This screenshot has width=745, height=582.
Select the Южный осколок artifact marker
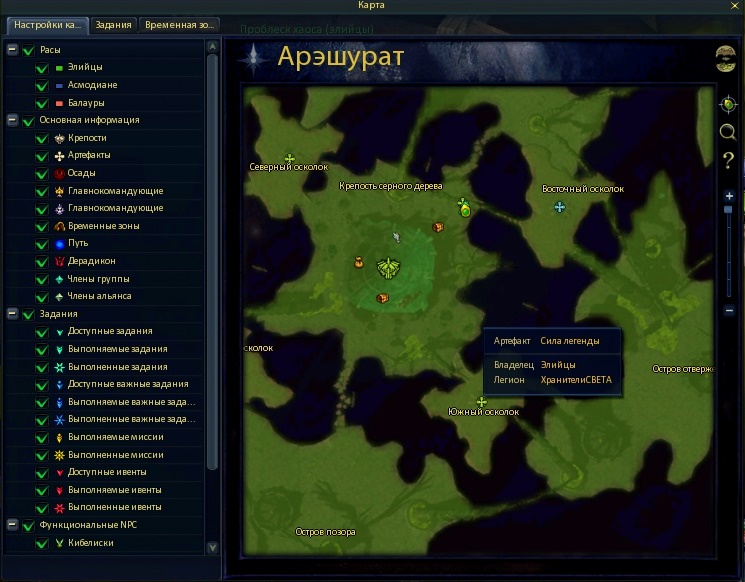[x=481, y=402]
